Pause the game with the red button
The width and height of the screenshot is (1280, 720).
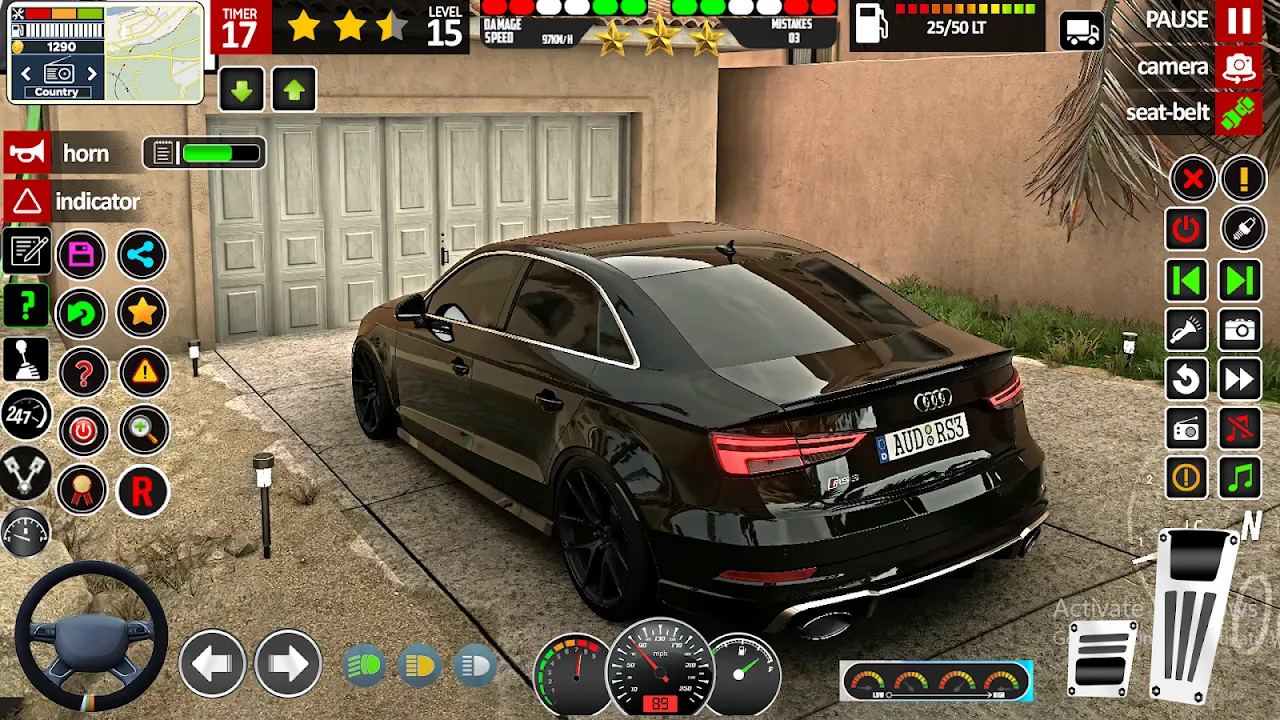[1239, 21]
